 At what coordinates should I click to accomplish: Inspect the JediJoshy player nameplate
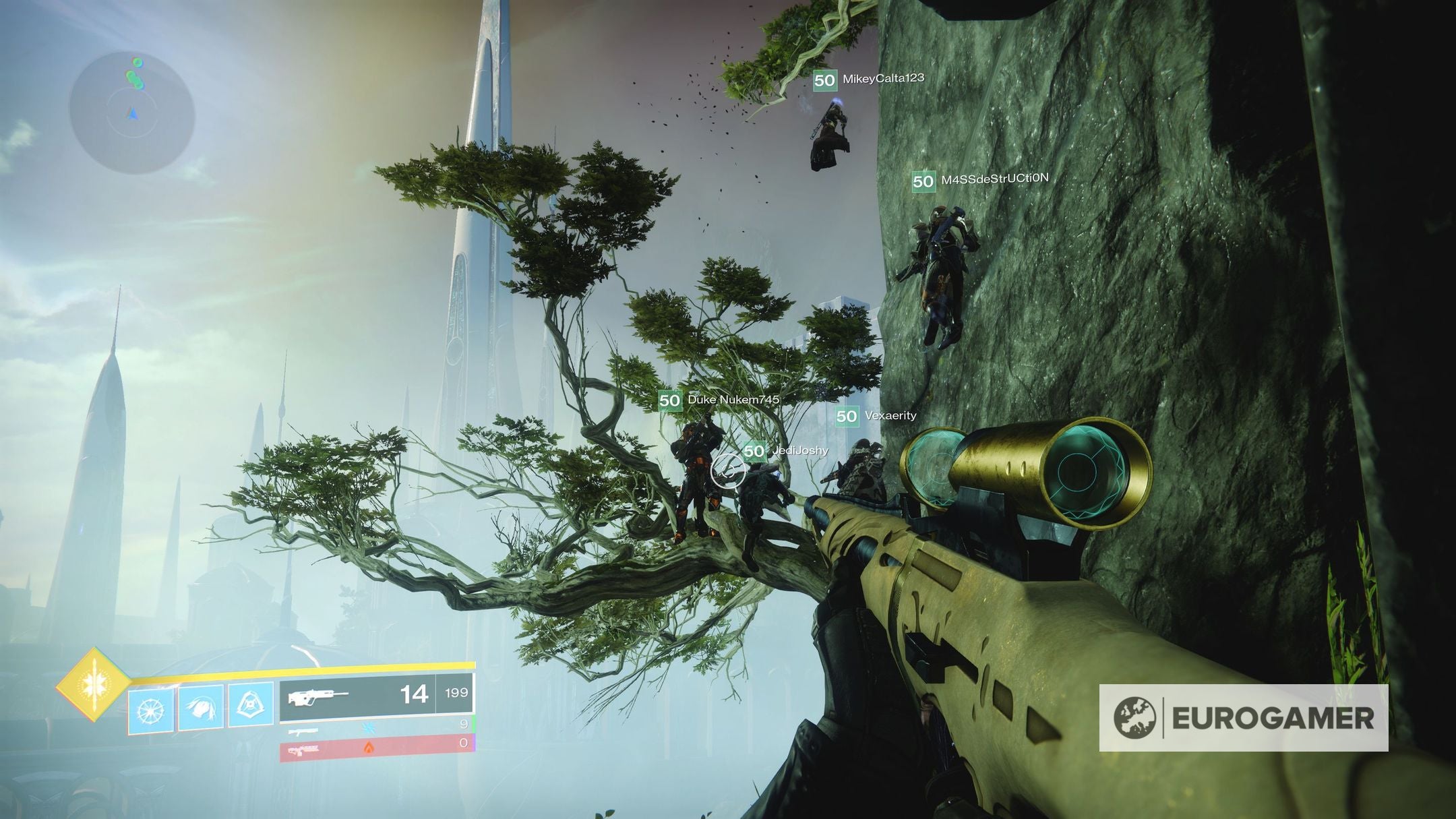786,450
